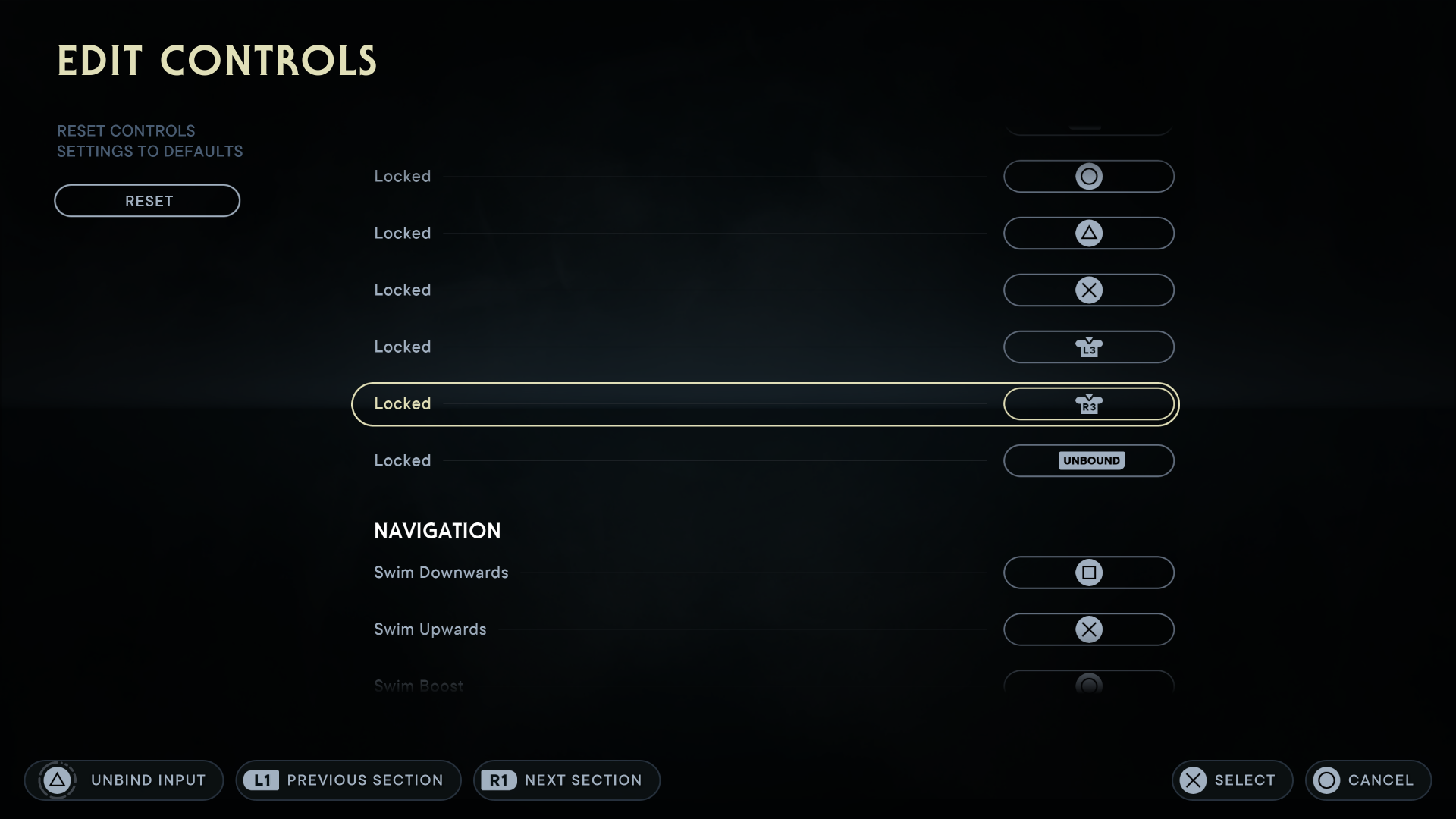Image resolution: width=1456 pixels, height=819 pixels.
Task: Jump to the NAVIGATION section header
Action: click(437, 530)
